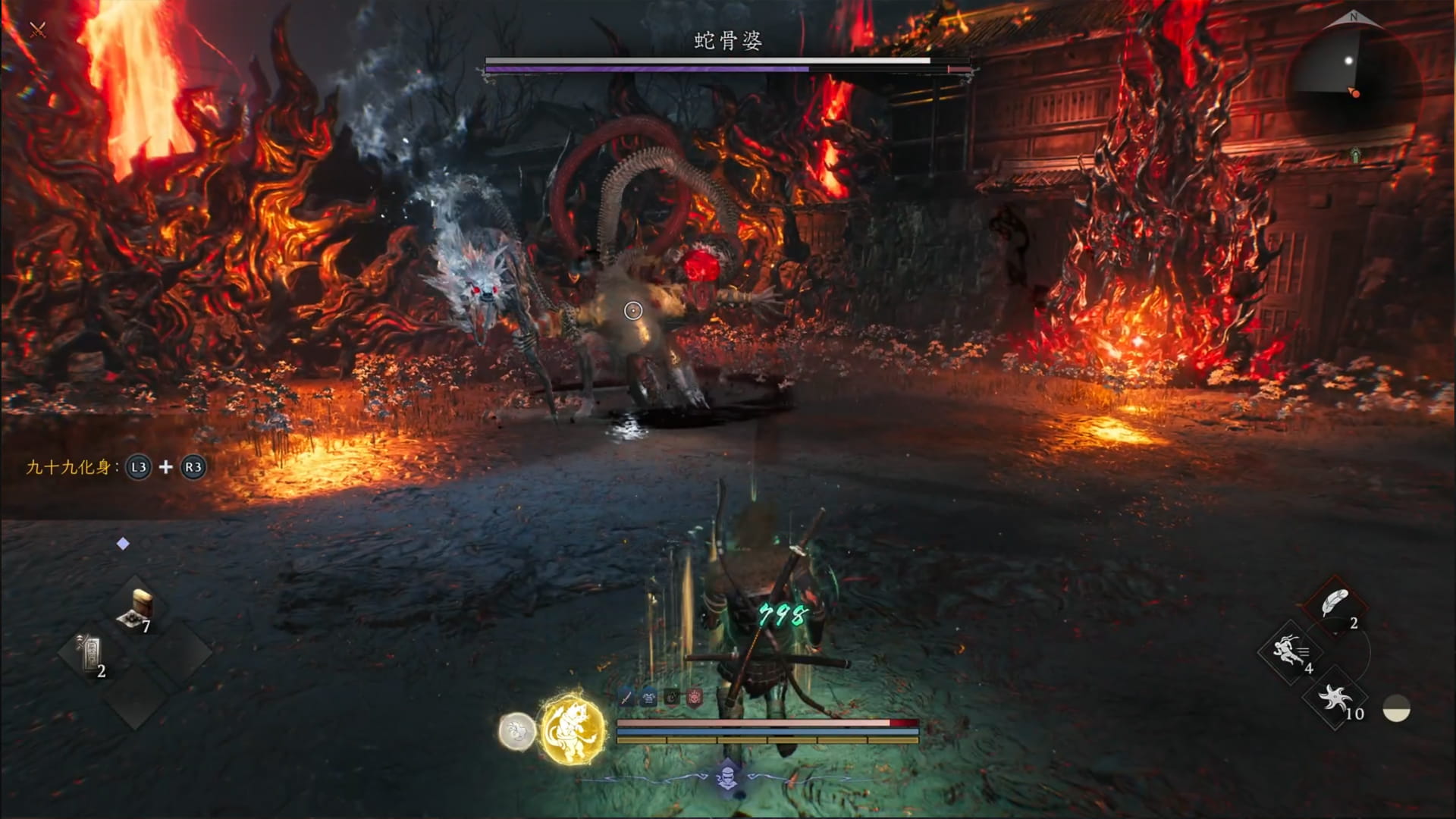Select the small white guardian spirit orb
The width and height of the screenshot is (1456, 819).
pos(516,732)
